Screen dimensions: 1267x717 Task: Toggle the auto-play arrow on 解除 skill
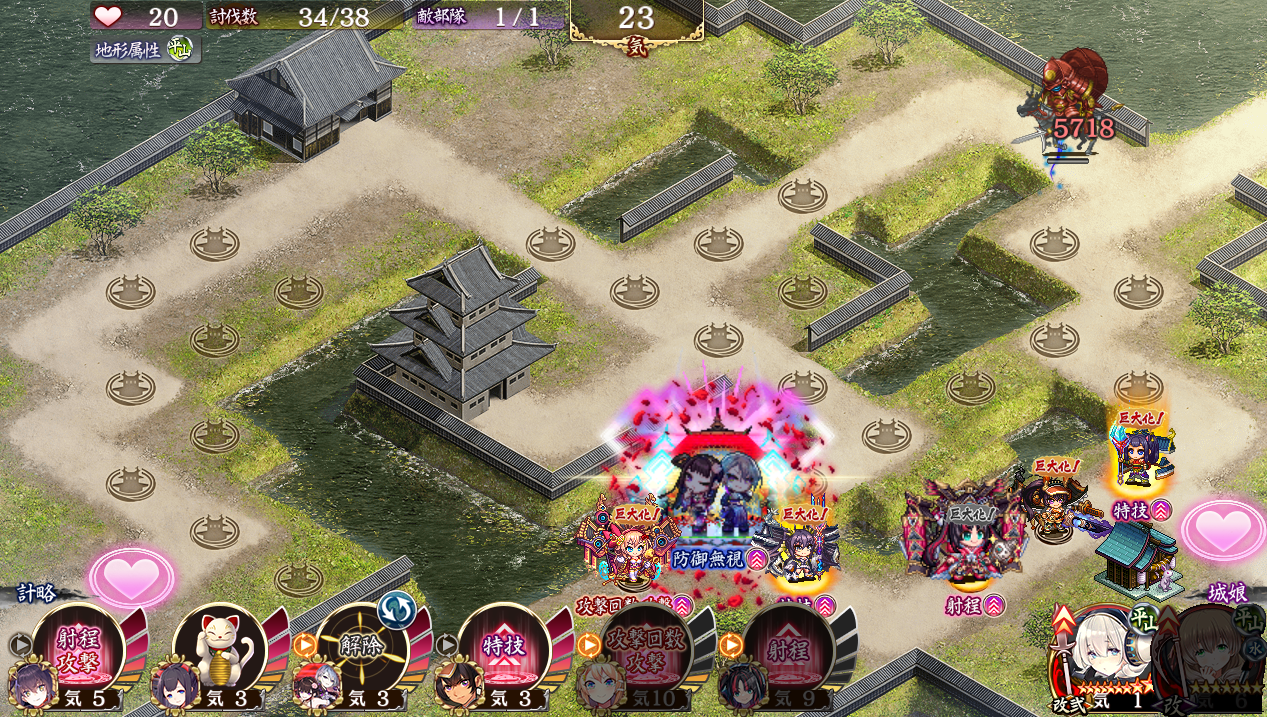303,645
